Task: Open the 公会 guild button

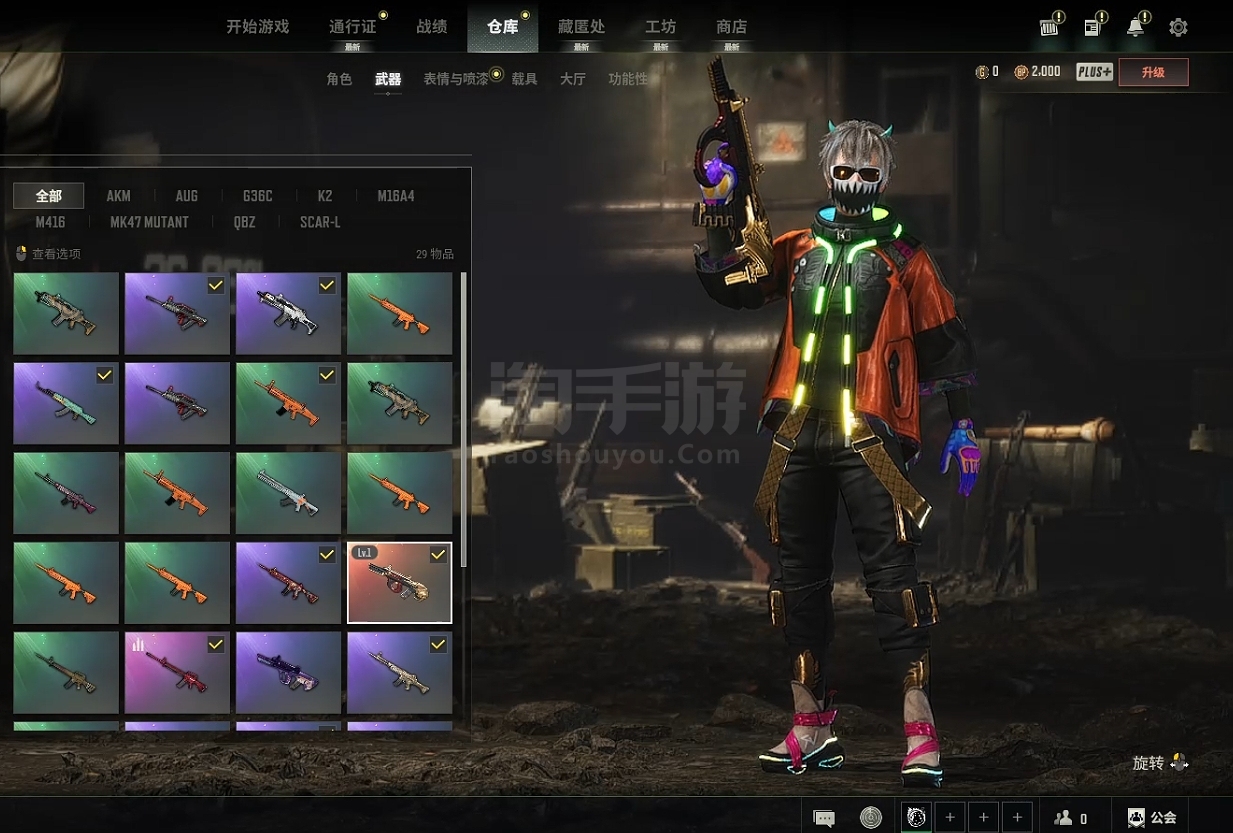Action: (1152, 817)
